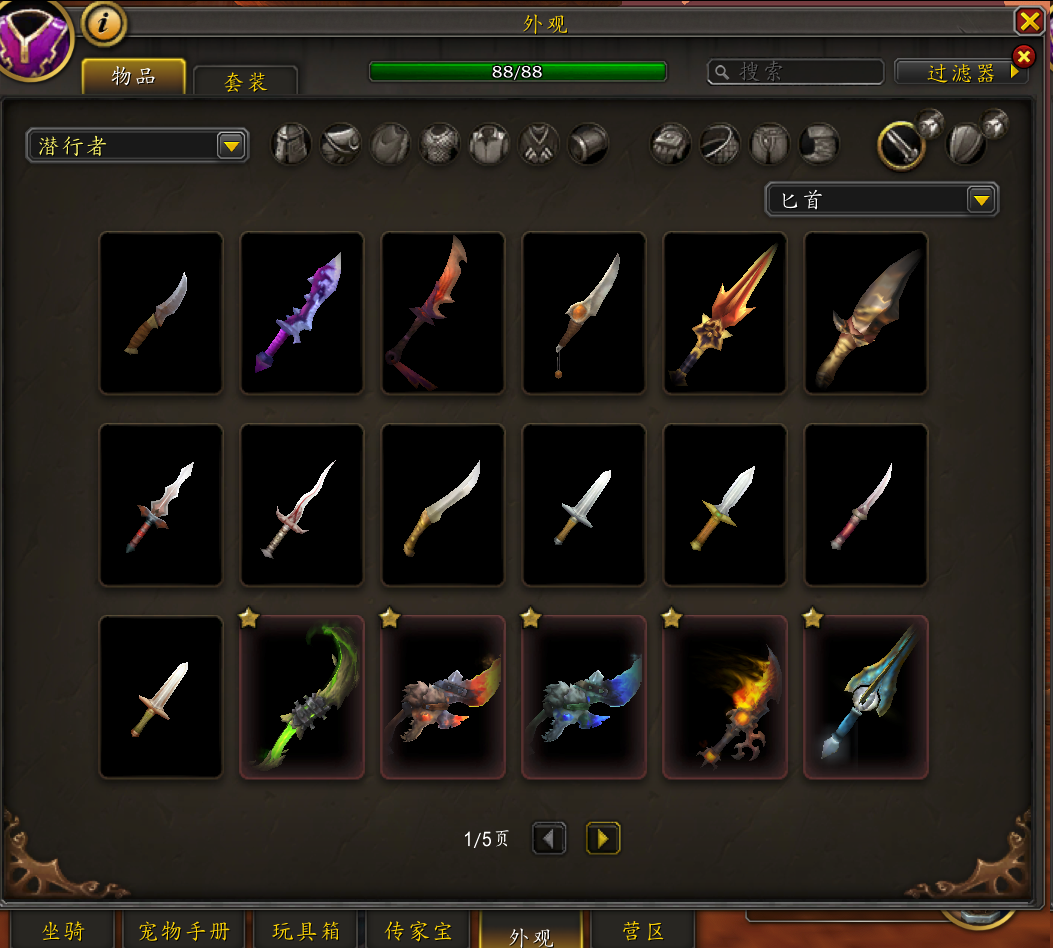Switch to the 宠物手册 pet journal tab
This screenshot has width=1053, height=948.
182,931
